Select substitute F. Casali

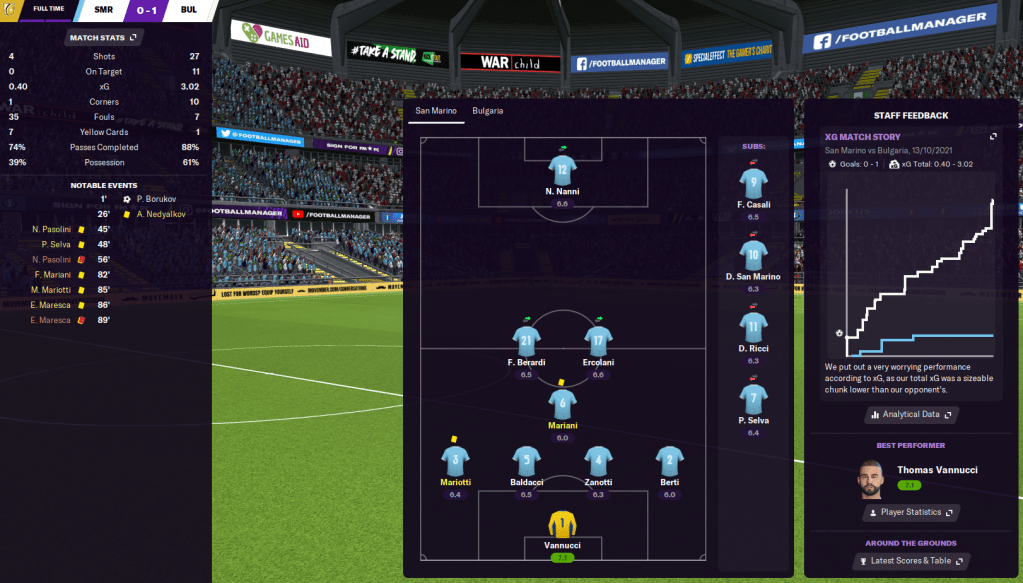753,184
